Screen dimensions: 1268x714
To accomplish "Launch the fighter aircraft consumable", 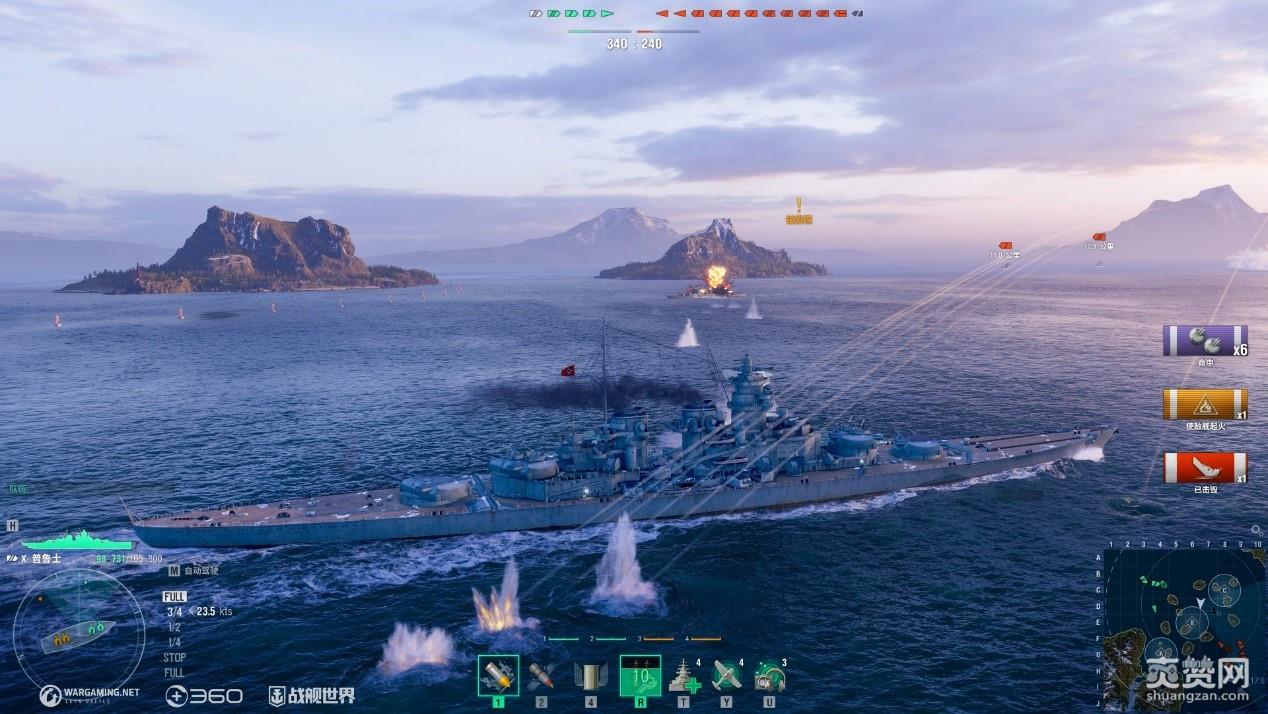I will pos(726,677).
